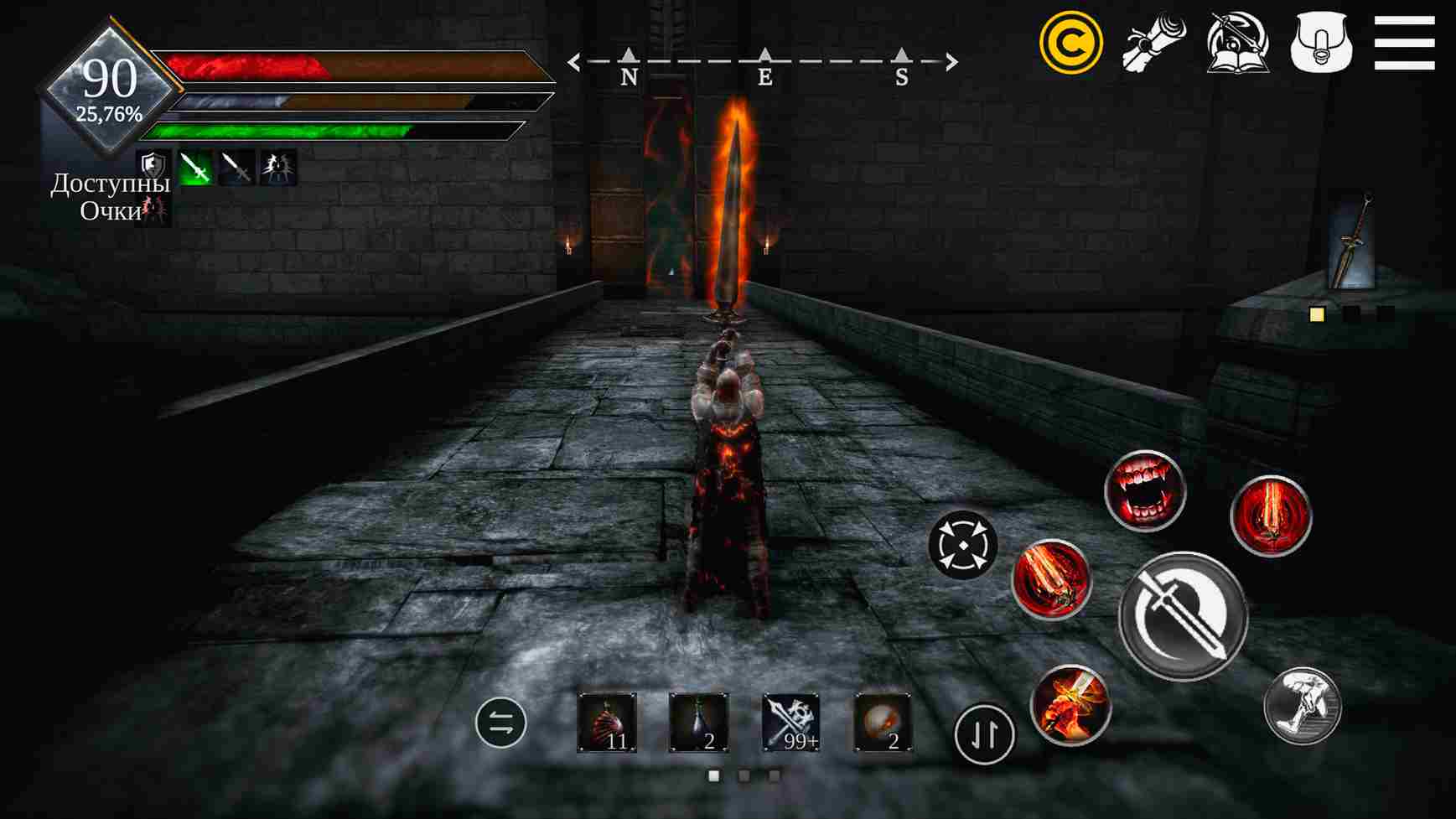1456x819 pixels.
Task: Open the hamburger menu
Action: pyautogui.click(x=1404, y=40)
